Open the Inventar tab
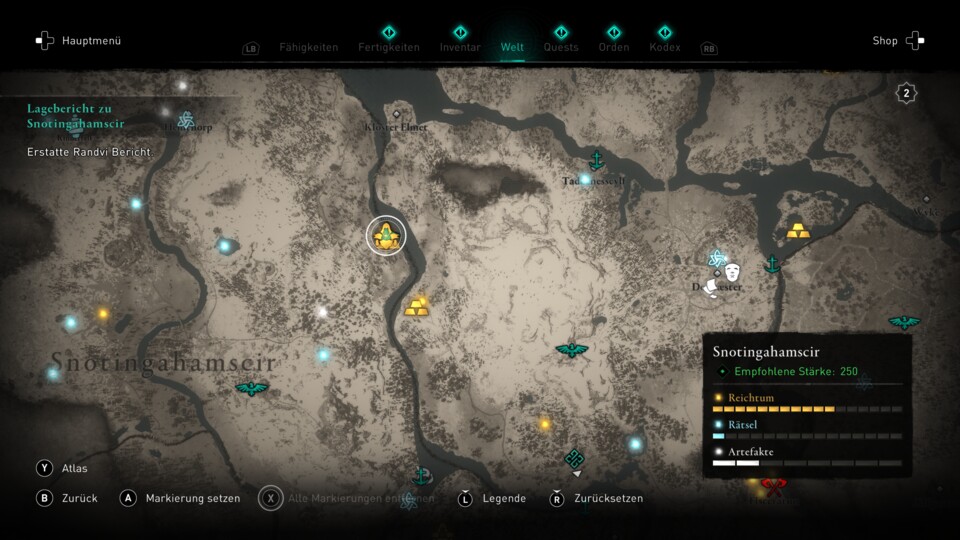The height and width of the screenshot is (540, 960). coord(460,47)
